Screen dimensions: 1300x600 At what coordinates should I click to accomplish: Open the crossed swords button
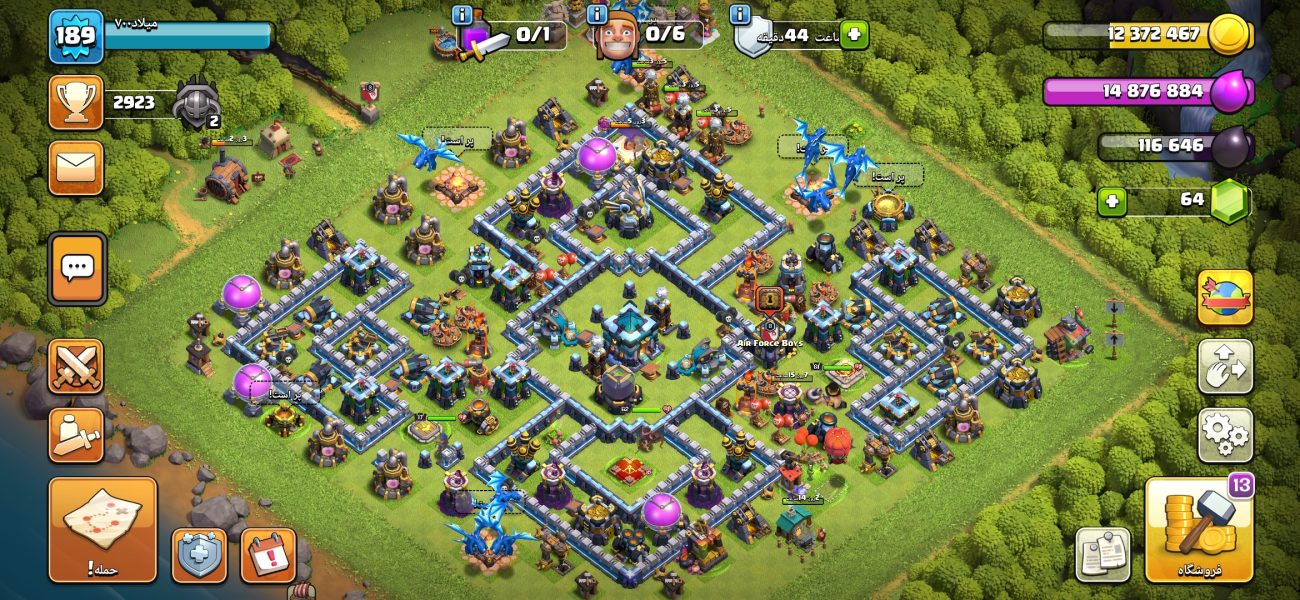[x=76, y=366]
